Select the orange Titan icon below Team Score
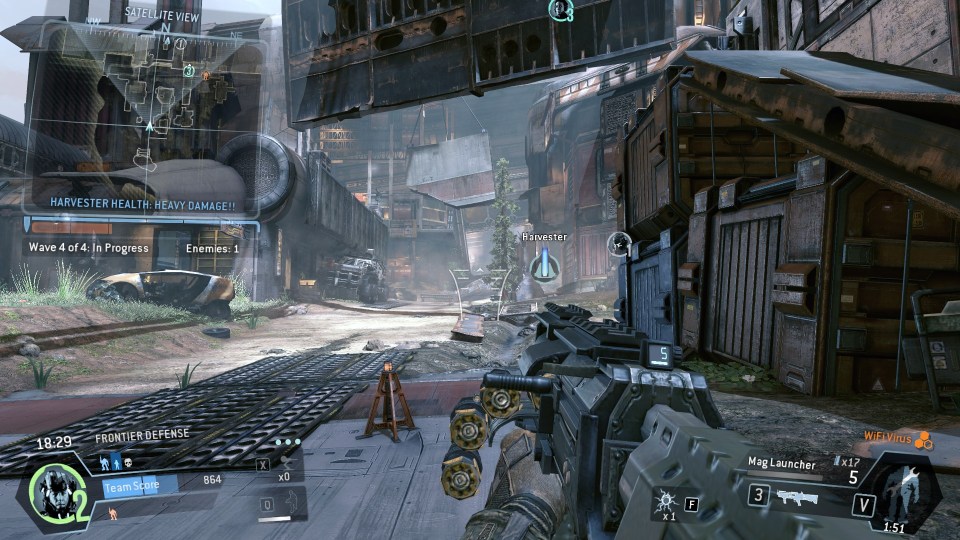 pyautogui.click(x=112, y=512)
